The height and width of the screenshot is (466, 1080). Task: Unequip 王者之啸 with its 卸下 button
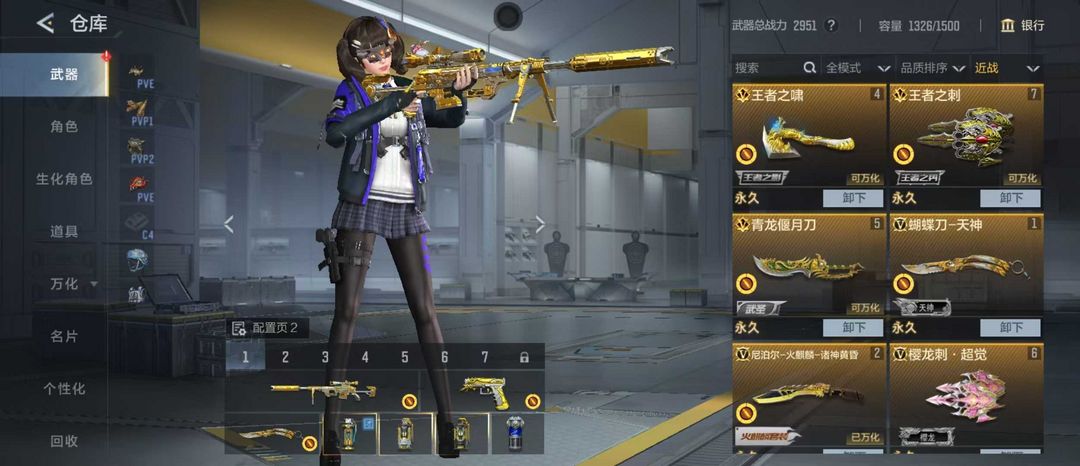coord(853,198)
